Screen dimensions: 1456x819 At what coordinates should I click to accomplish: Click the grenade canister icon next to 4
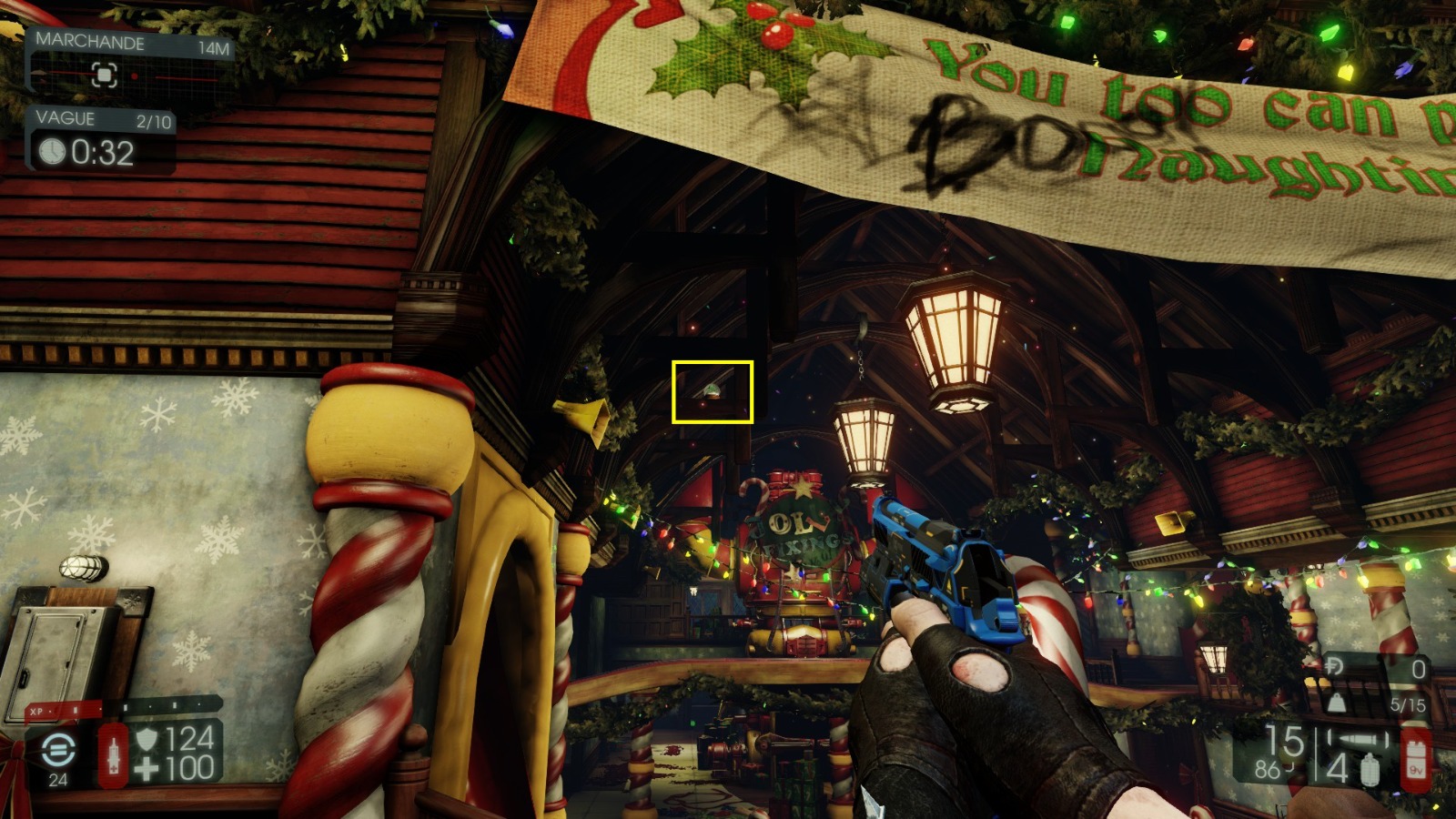point(1370,768)
